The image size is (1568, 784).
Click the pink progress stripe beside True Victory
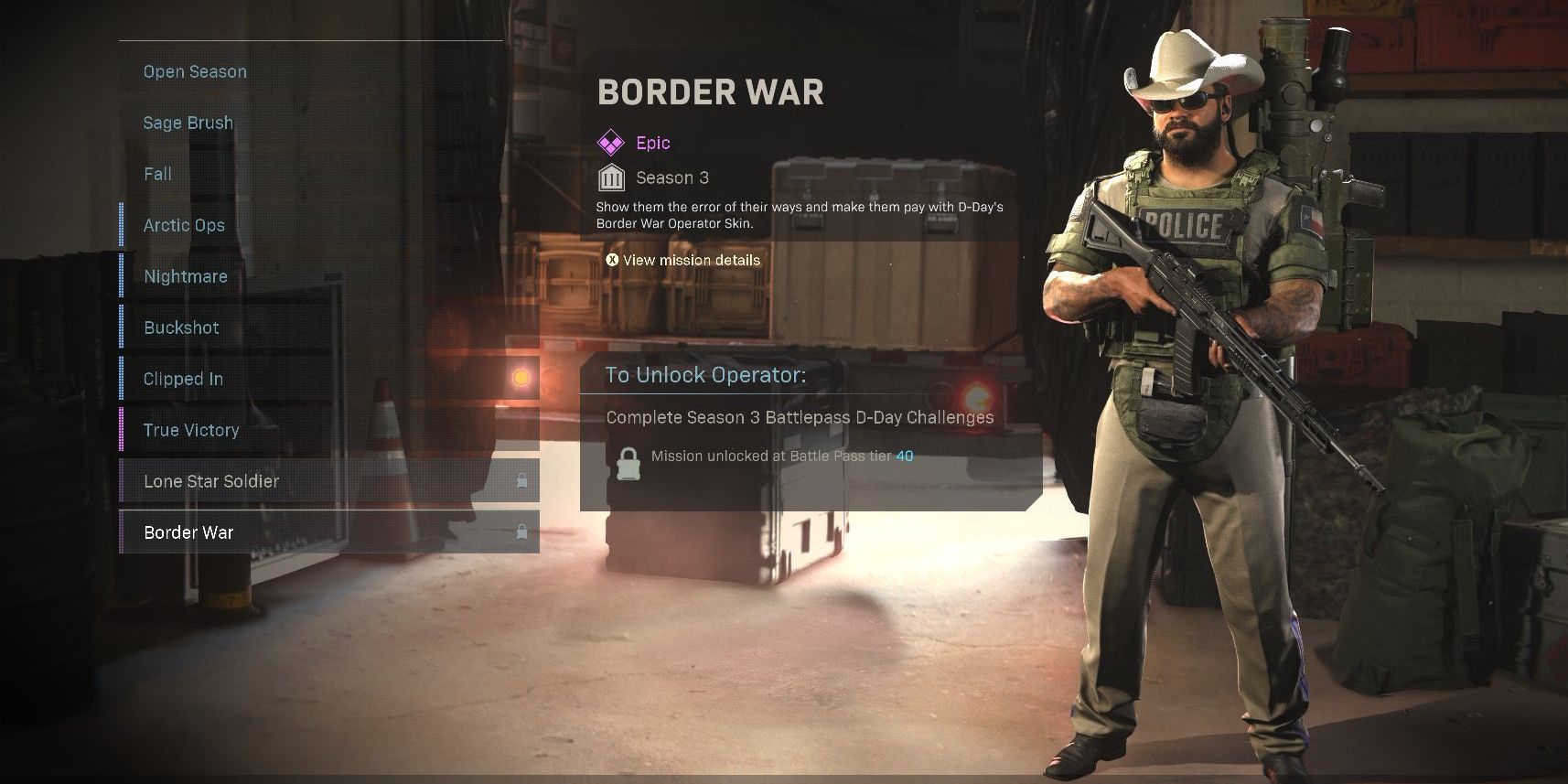(120, 429)
